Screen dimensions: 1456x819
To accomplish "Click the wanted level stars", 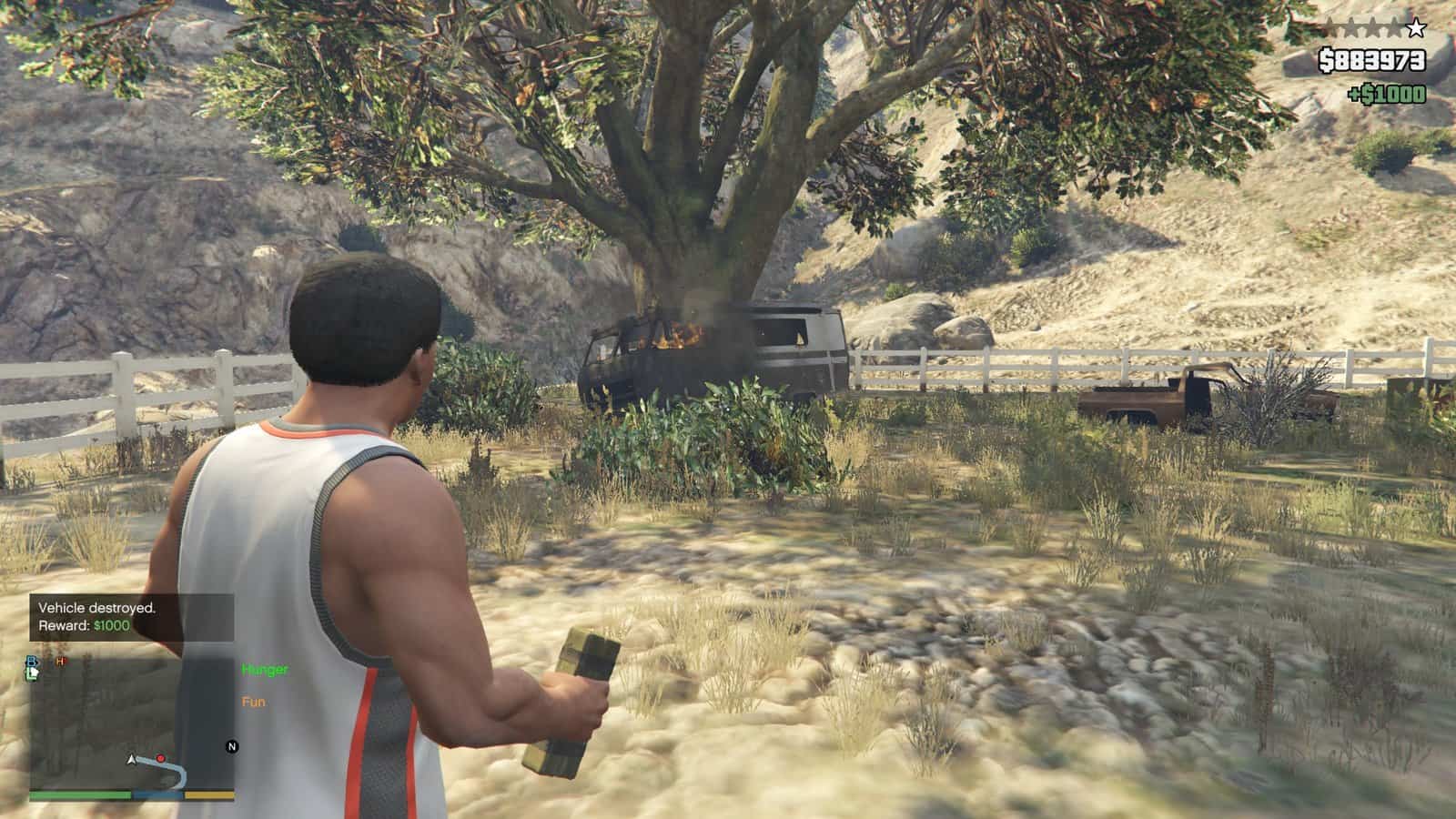I will pos(1374,27).
